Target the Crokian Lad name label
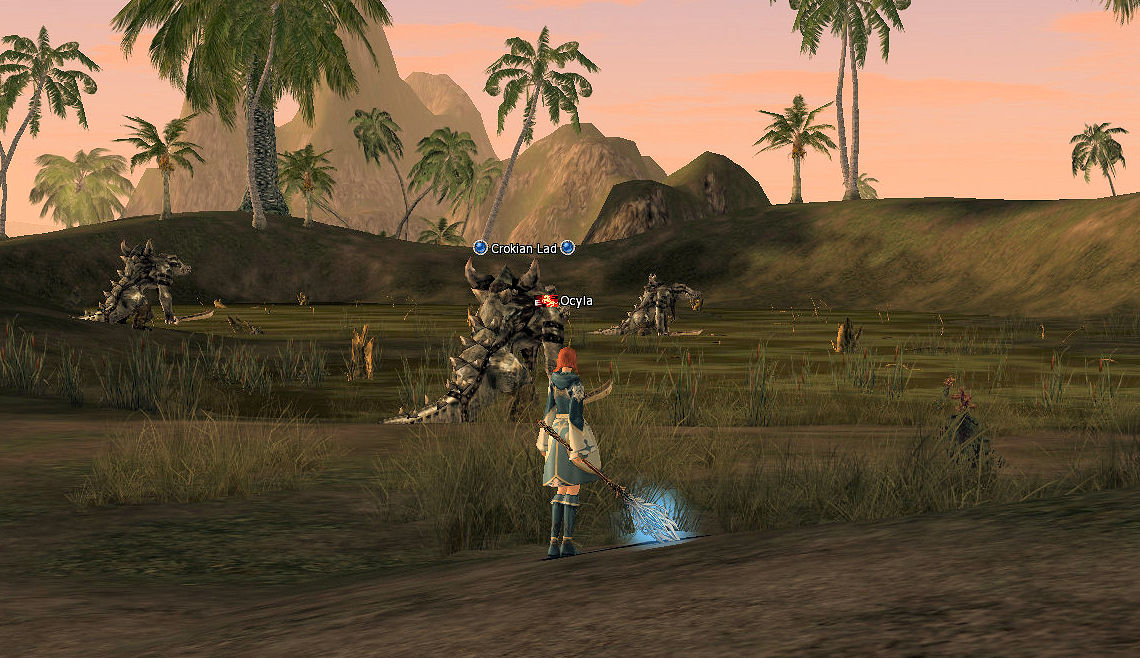The height and width of the screenshot is (658, 1140). pyautogui.click(x=523, y=248)
